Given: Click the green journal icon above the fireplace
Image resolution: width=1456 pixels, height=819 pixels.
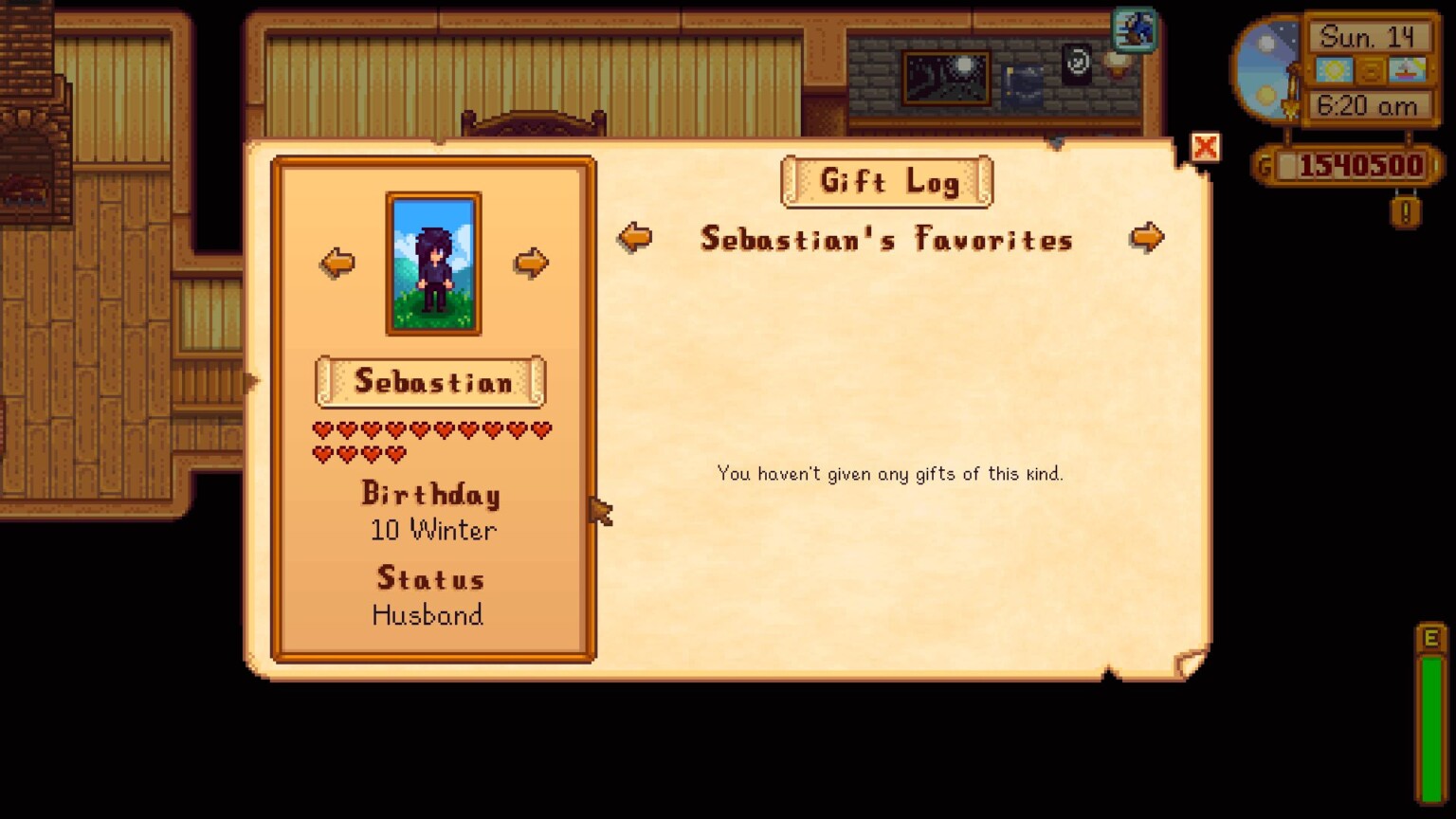Looking at the screenshot, I should click(x=1134, y=30).
